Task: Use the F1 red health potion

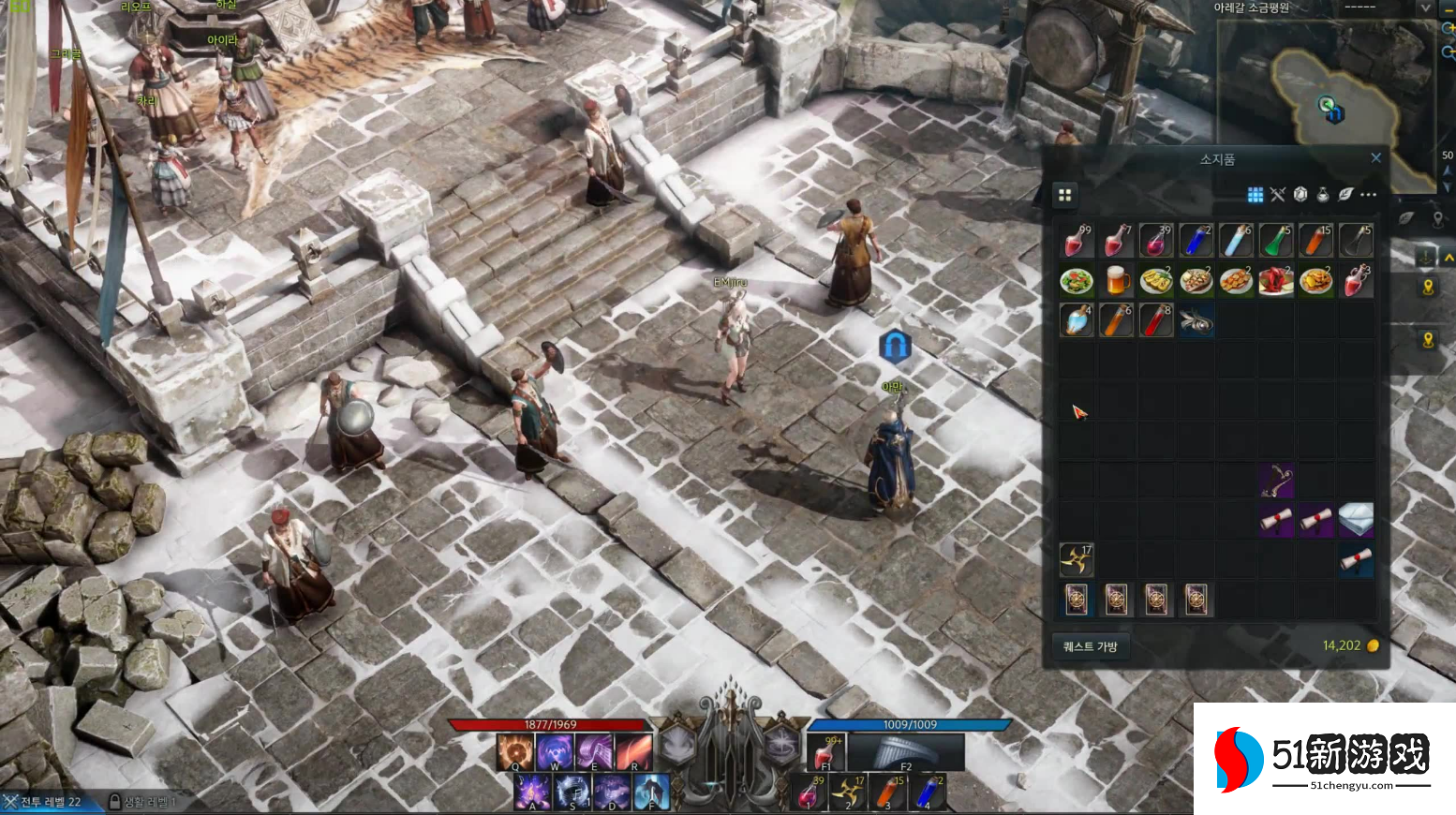Action: click(827, 751)
